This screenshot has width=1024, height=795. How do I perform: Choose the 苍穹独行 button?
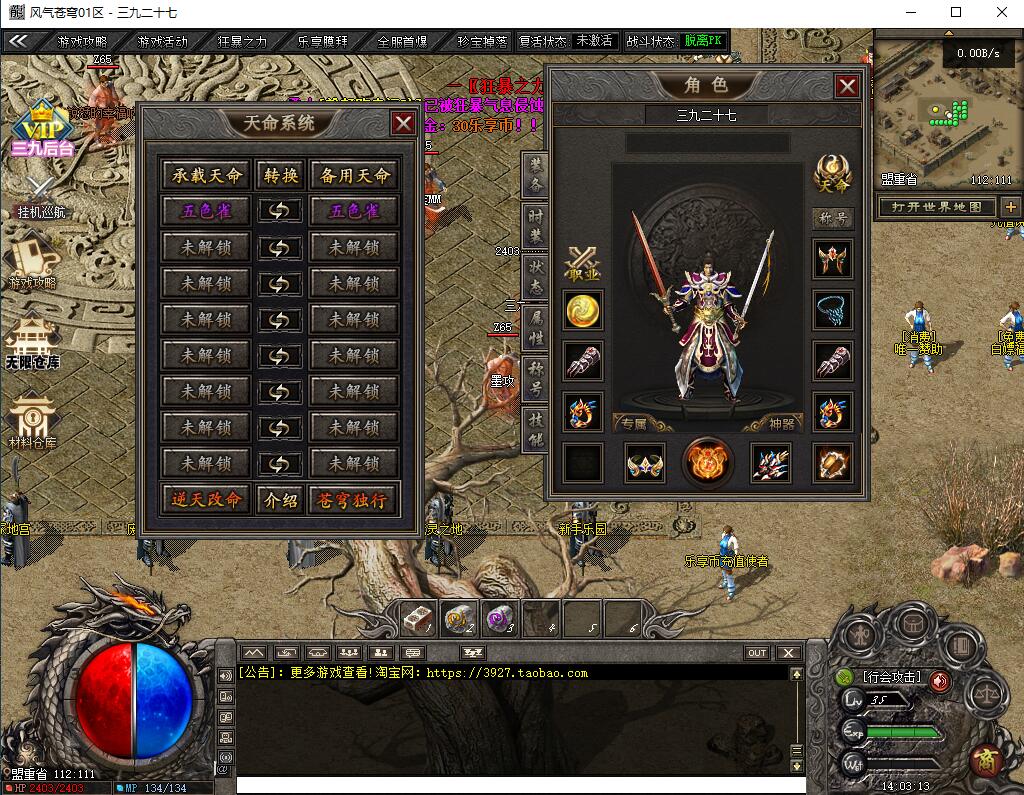[x=353, y=500]
